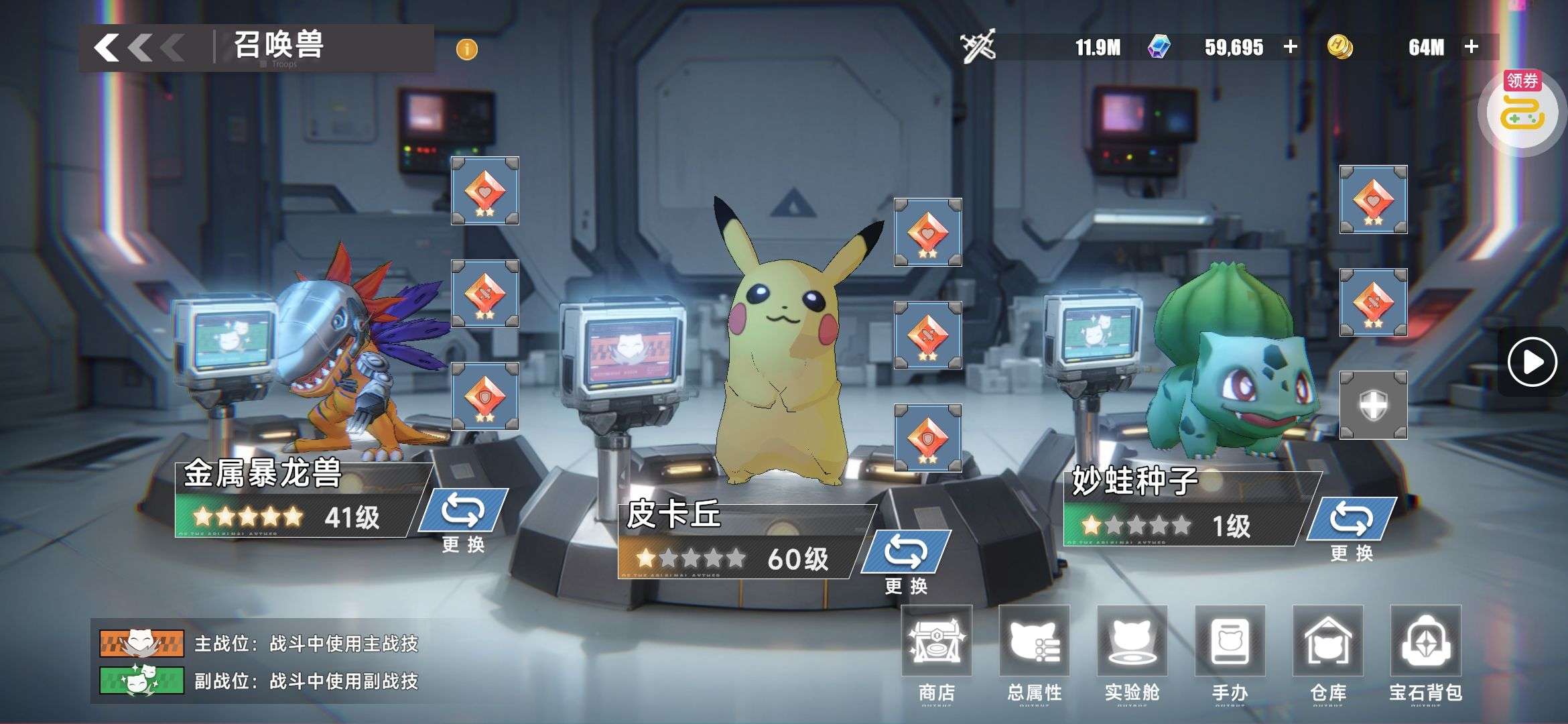This screenshot has width=1568, height=724.
Task: Select 皮卡丘's heart gem slot
Action: tap(928, 232)
